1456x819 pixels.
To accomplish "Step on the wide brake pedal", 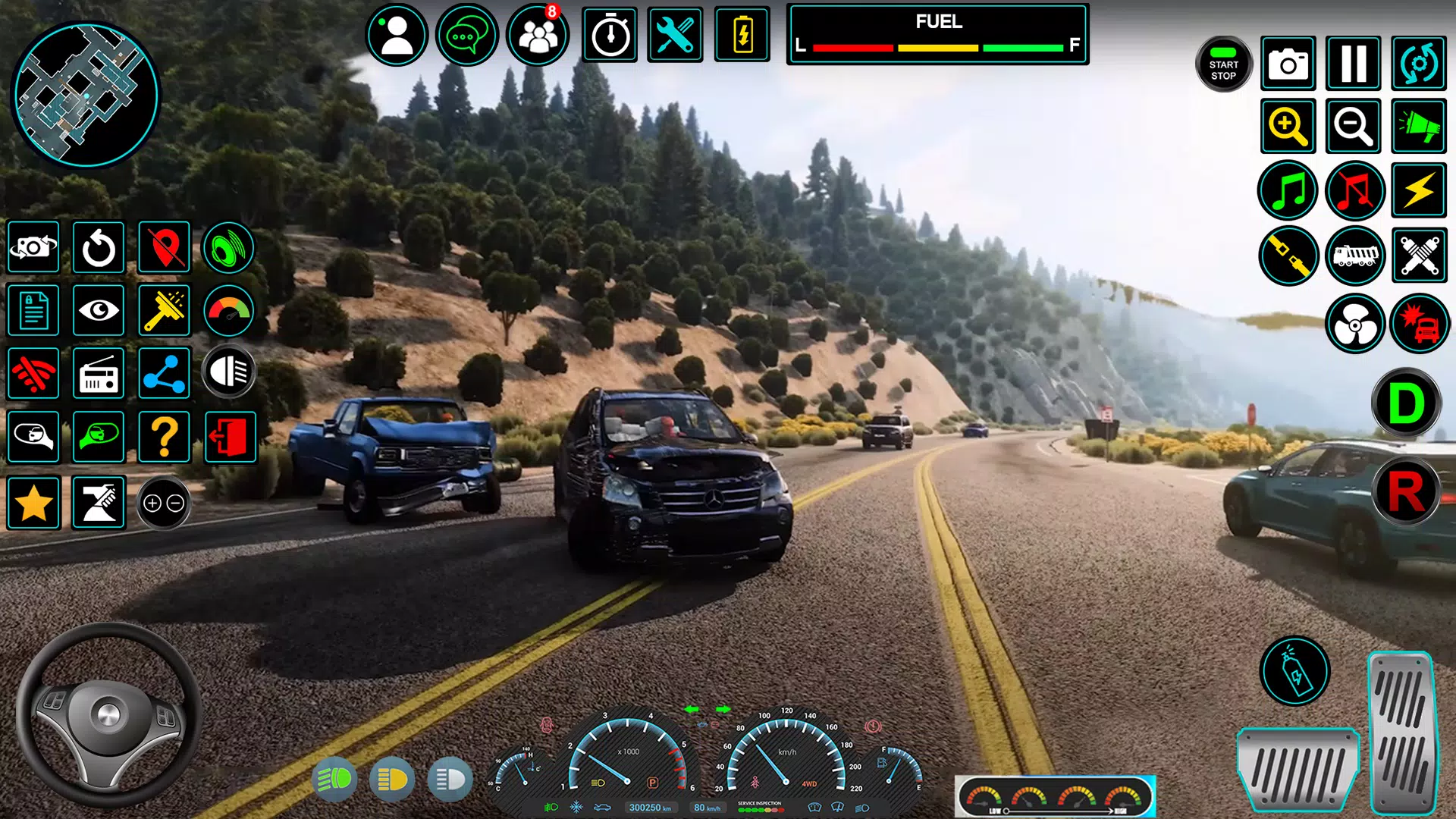I will pyautogui.click(x=1298, y=770).
